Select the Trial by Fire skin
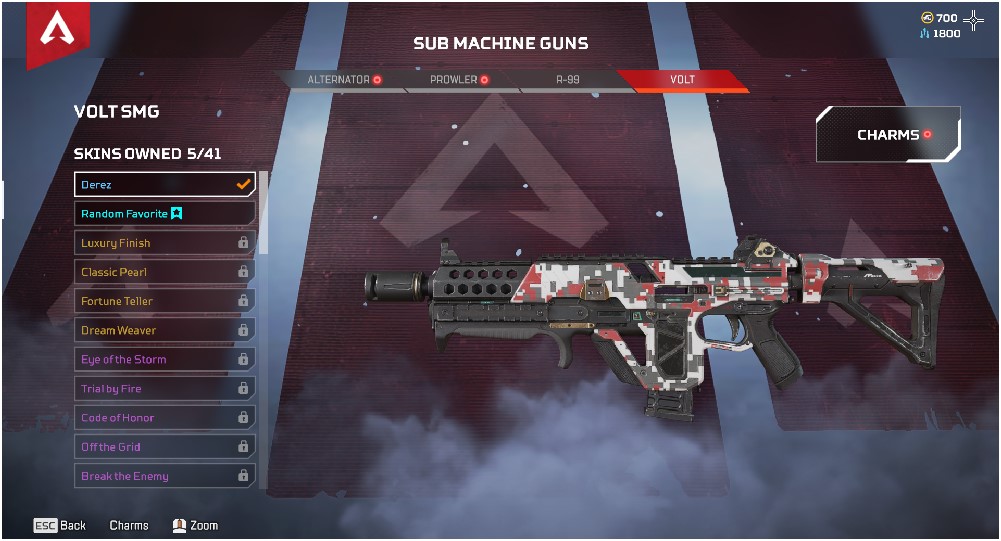This screenshot has height=541, width=1001. click(165, 389)
